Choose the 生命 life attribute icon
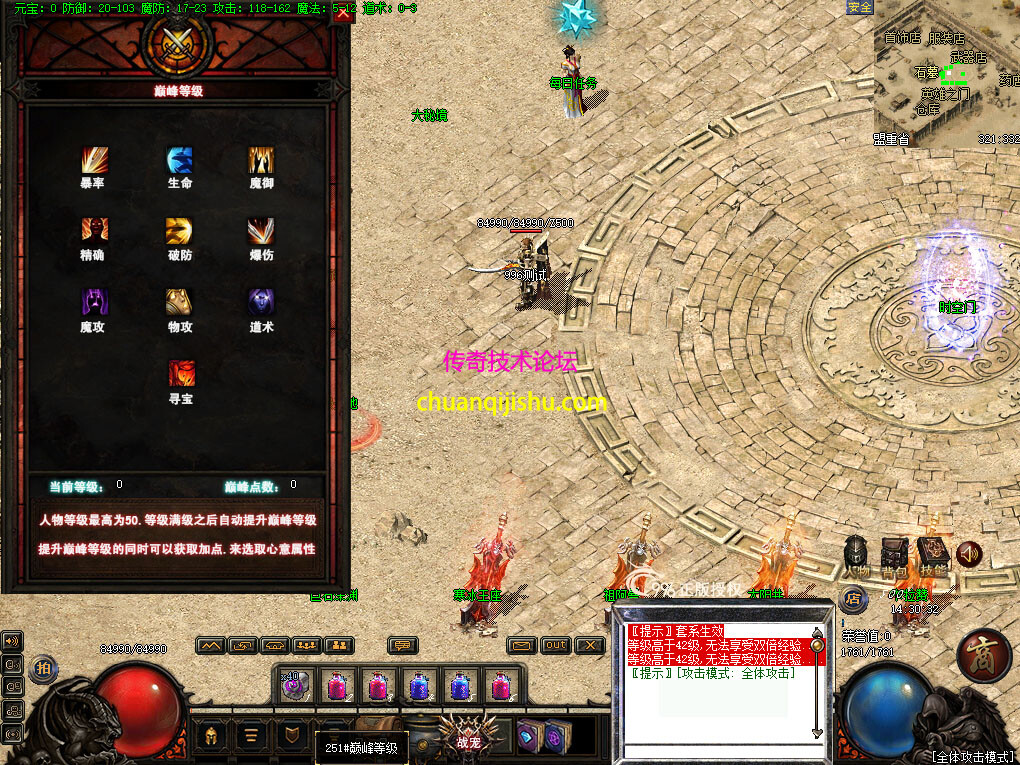Viewport: 1020px width, 765px height. [x=180, y=160]
